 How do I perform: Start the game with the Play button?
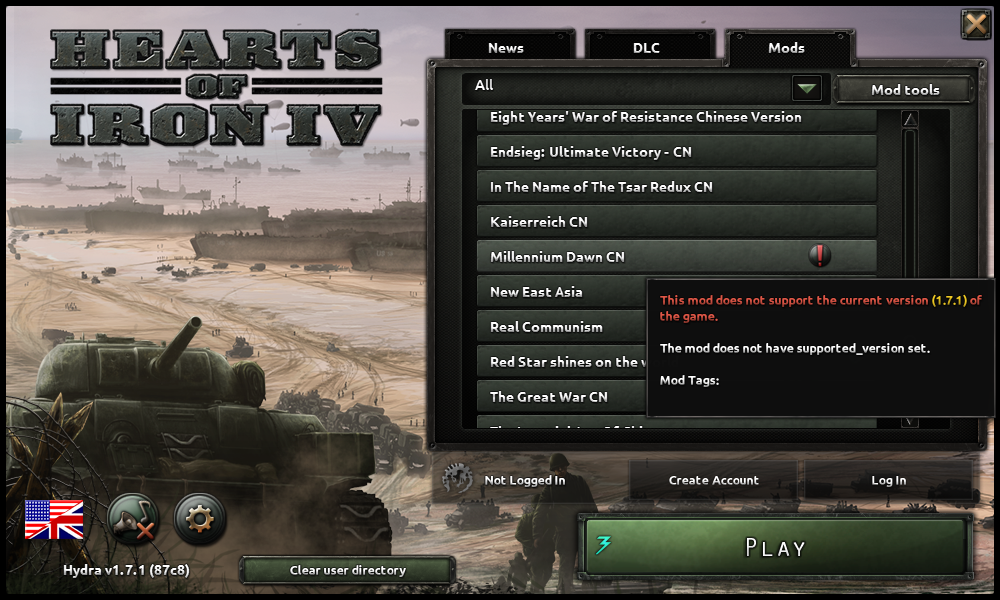point(775,547)
